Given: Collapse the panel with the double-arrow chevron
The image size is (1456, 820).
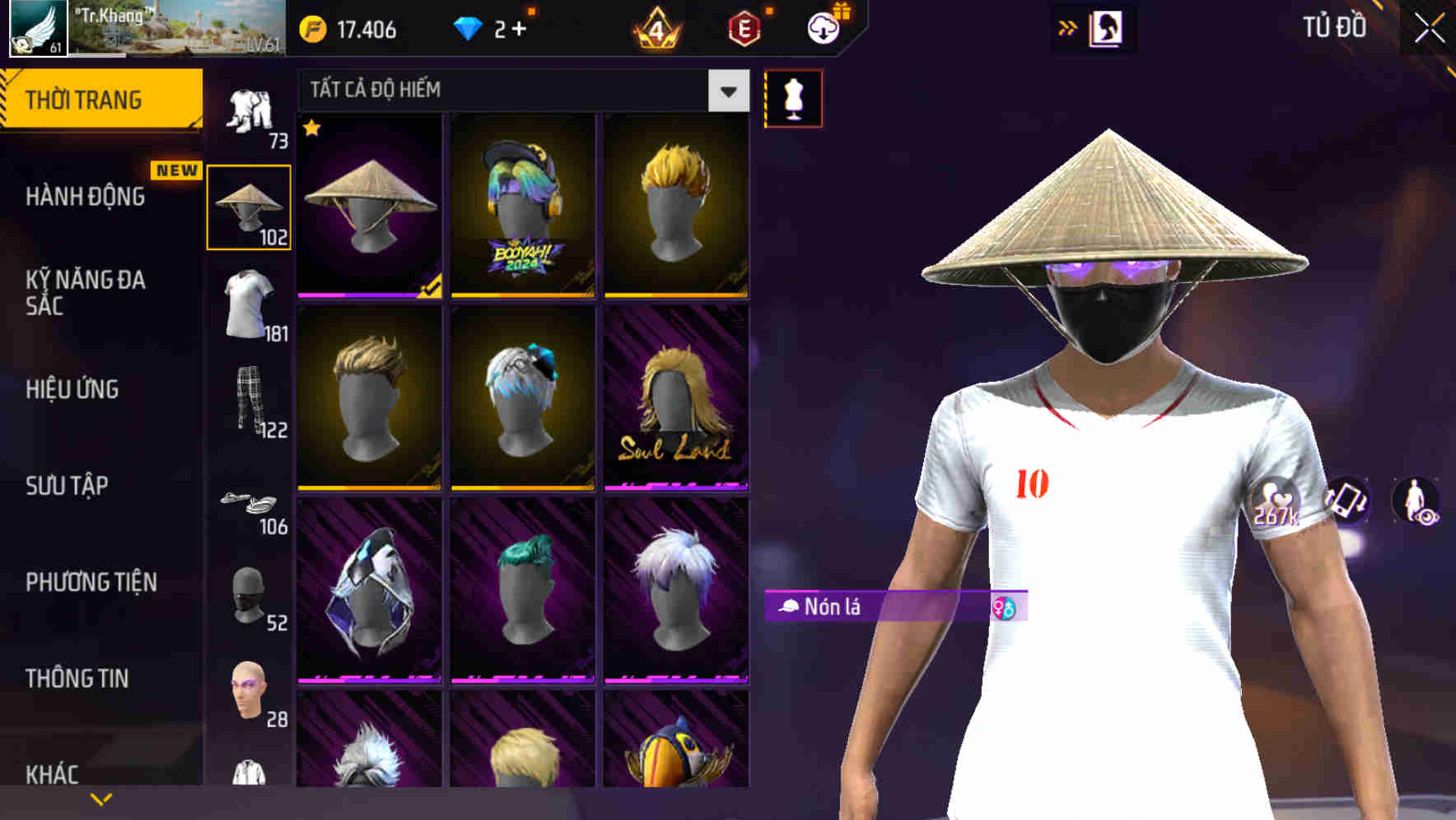Looking at the screenshot, I should point(1067,27).
